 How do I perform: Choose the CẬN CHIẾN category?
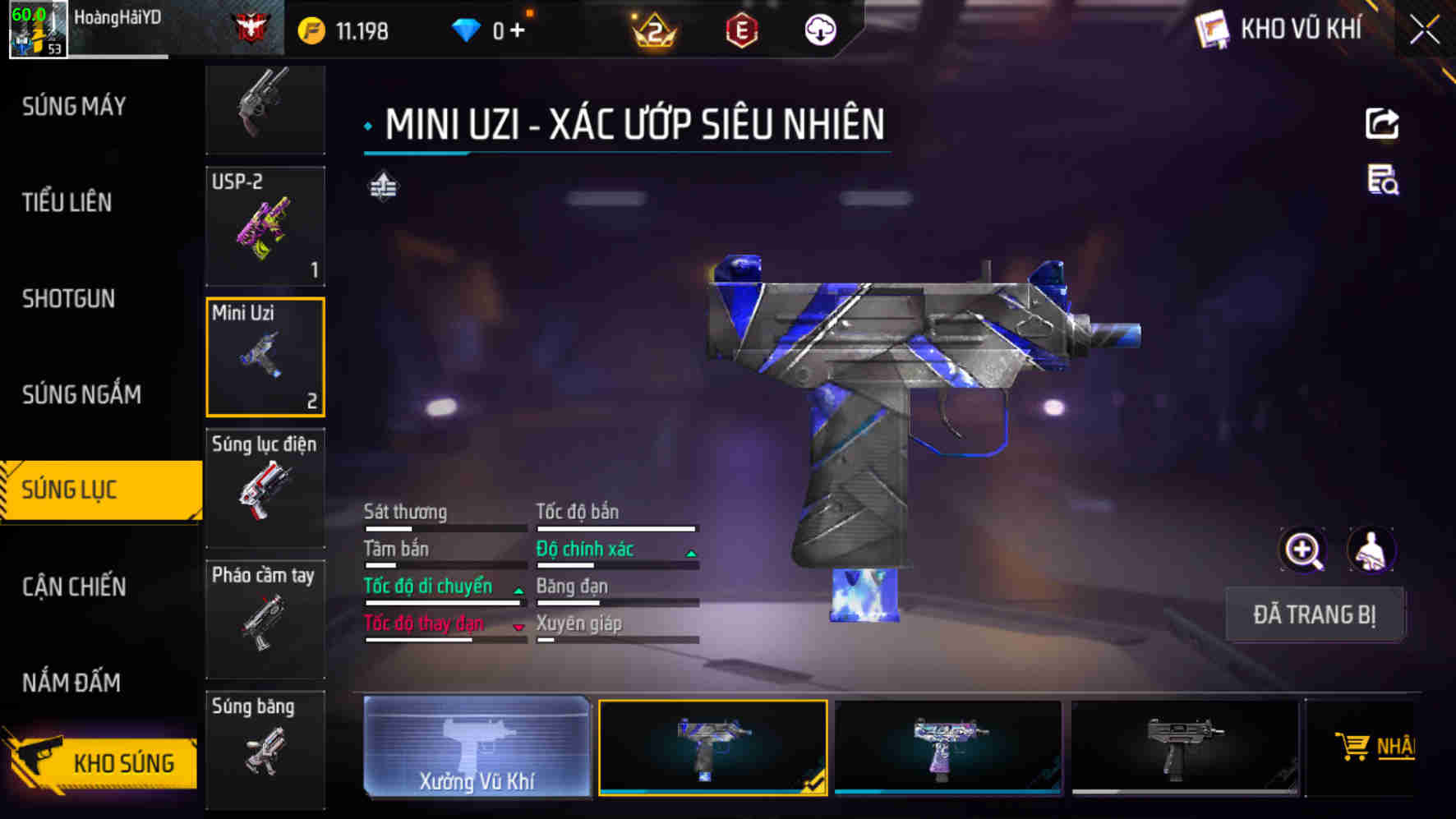point(74,587)
